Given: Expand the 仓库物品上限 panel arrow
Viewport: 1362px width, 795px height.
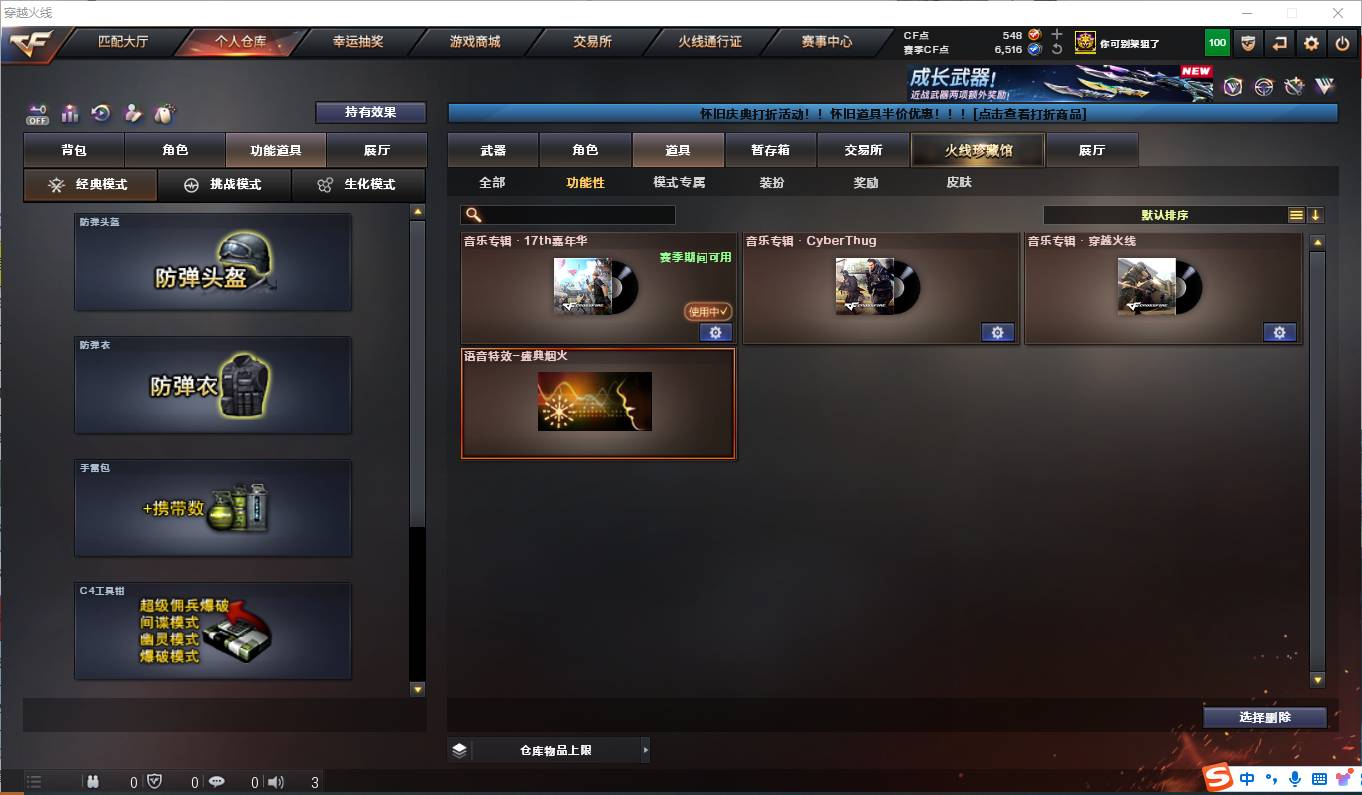Looking at the screenshot, I should [x=646, y=749].
